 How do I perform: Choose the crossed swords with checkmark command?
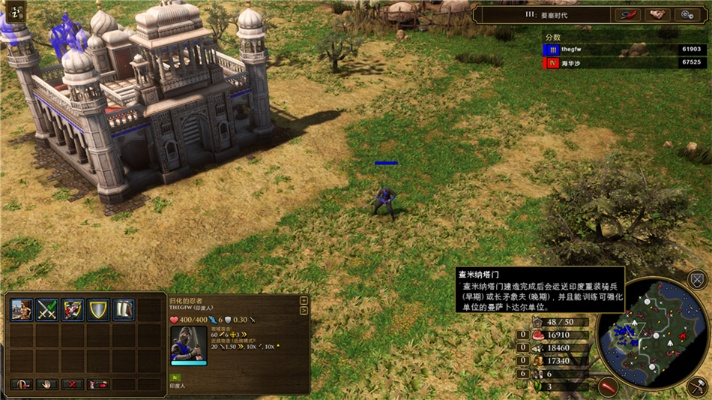pyautogui.click(x=47, y=310)
